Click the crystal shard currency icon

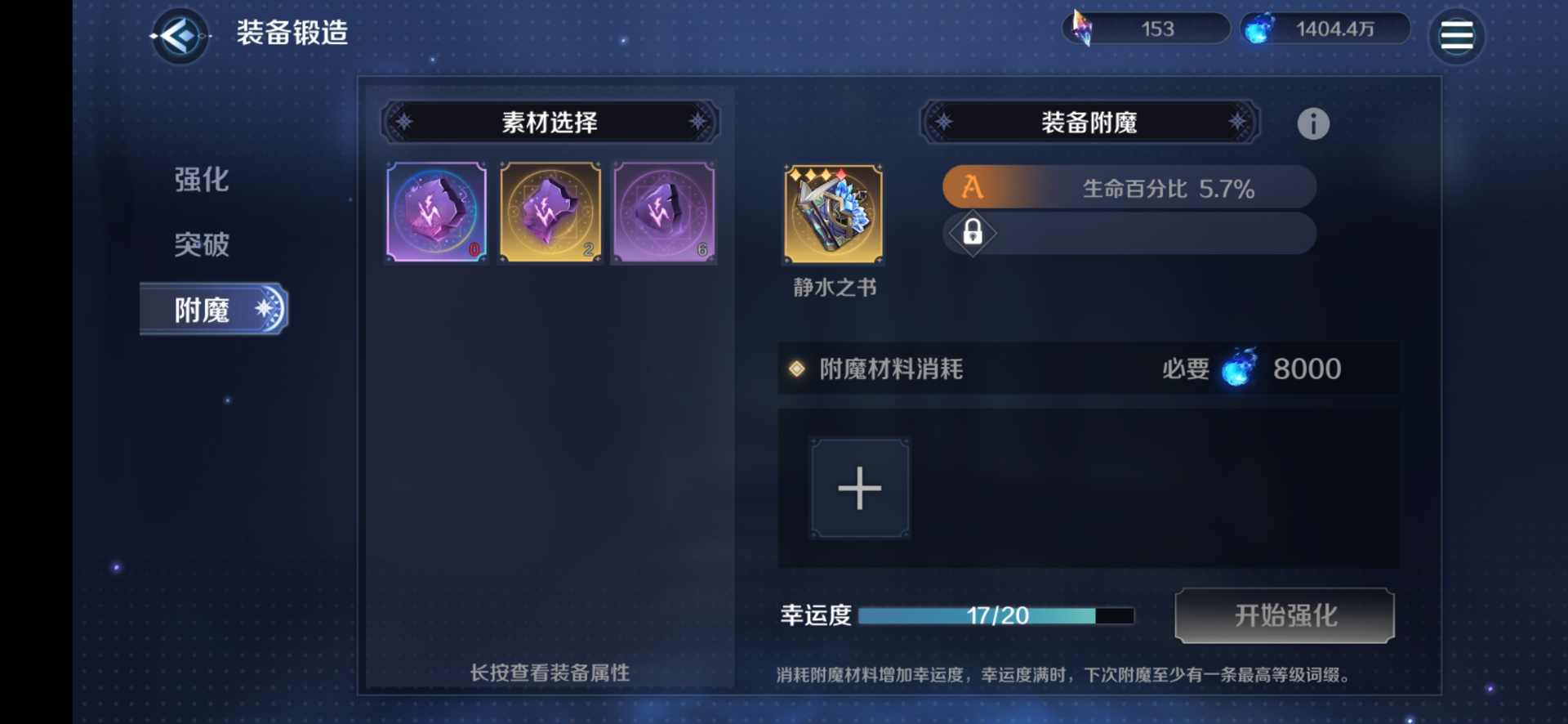(x=1083, y=28)
